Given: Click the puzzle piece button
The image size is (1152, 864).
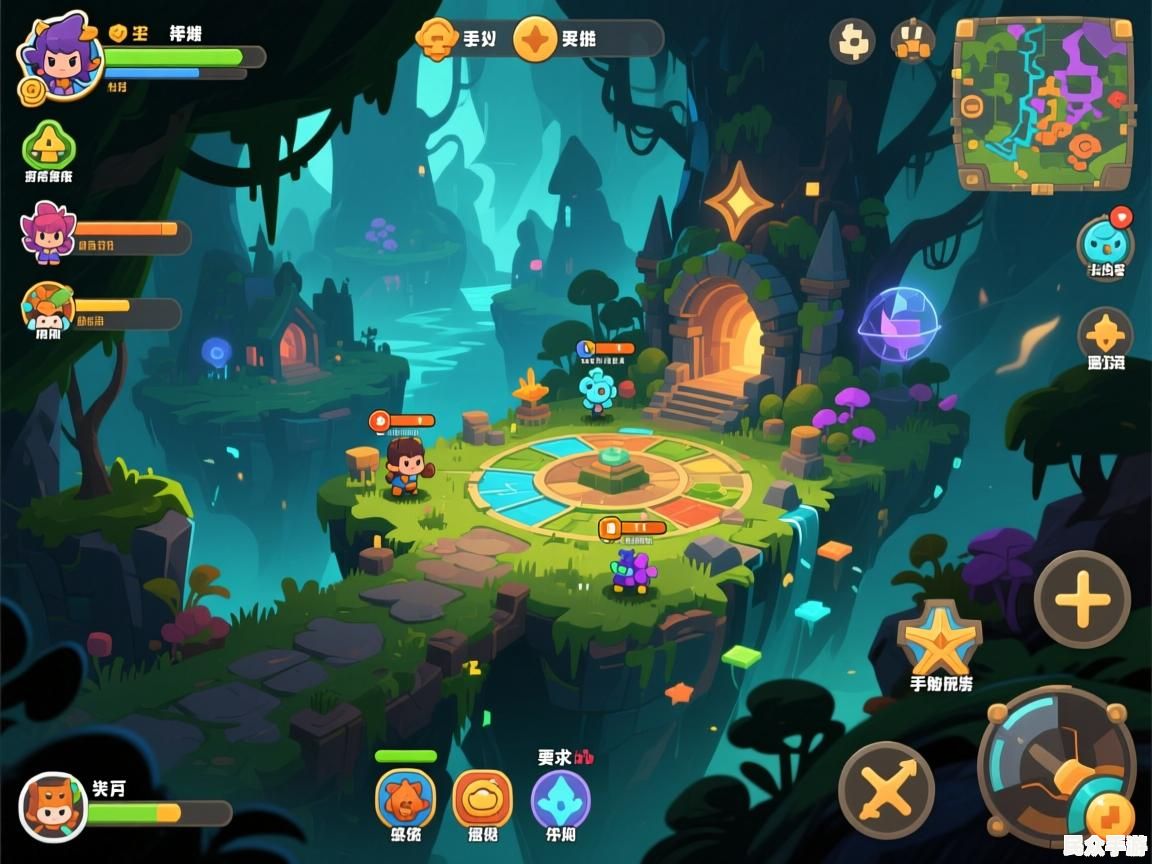Looking at the screenshot, I should [x=852, y=41].
